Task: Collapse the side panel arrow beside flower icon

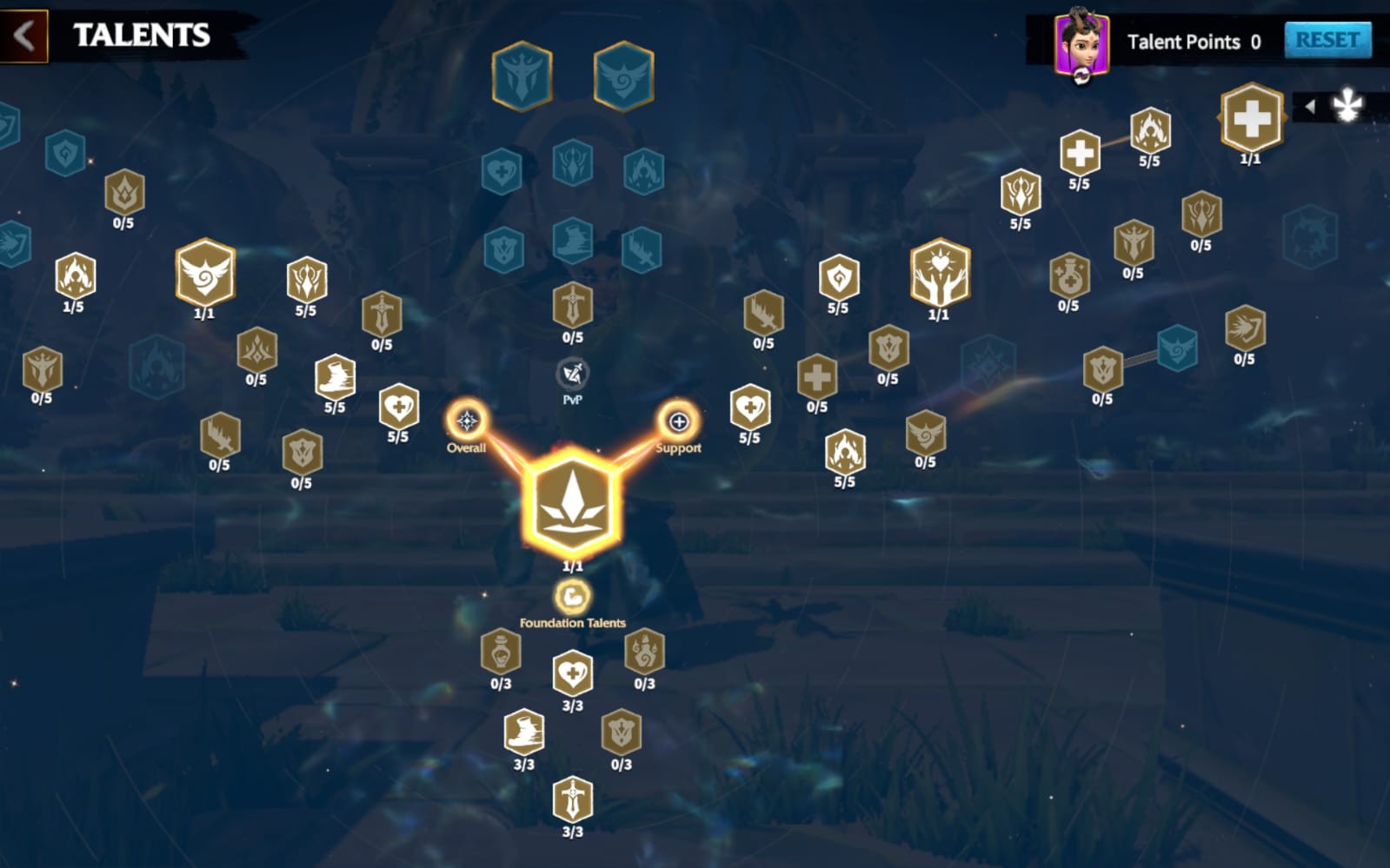Action: [x=1310, y=107]
